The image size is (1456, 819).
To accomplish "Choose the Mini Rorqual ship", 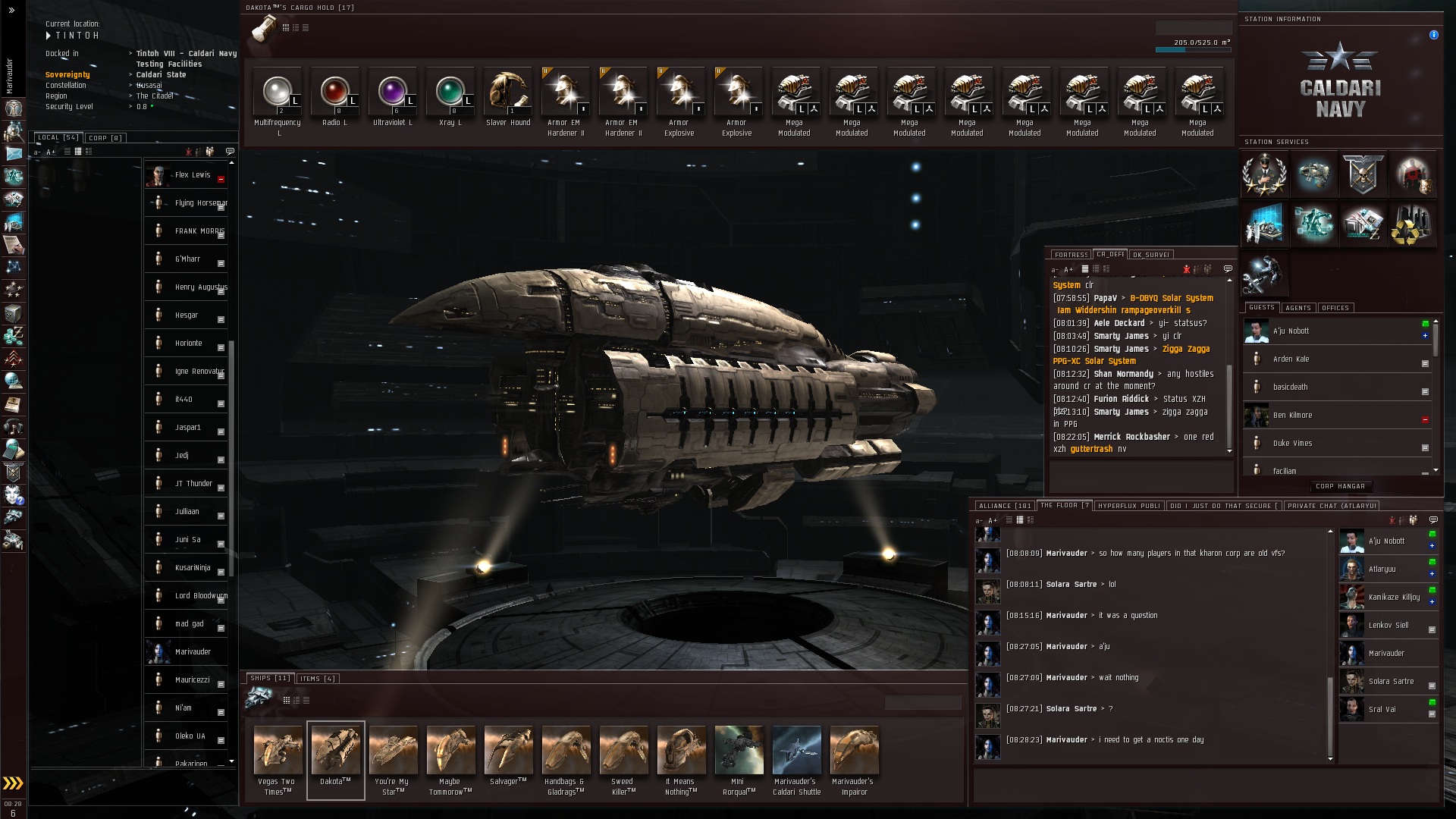I will [x=739, y=752].
